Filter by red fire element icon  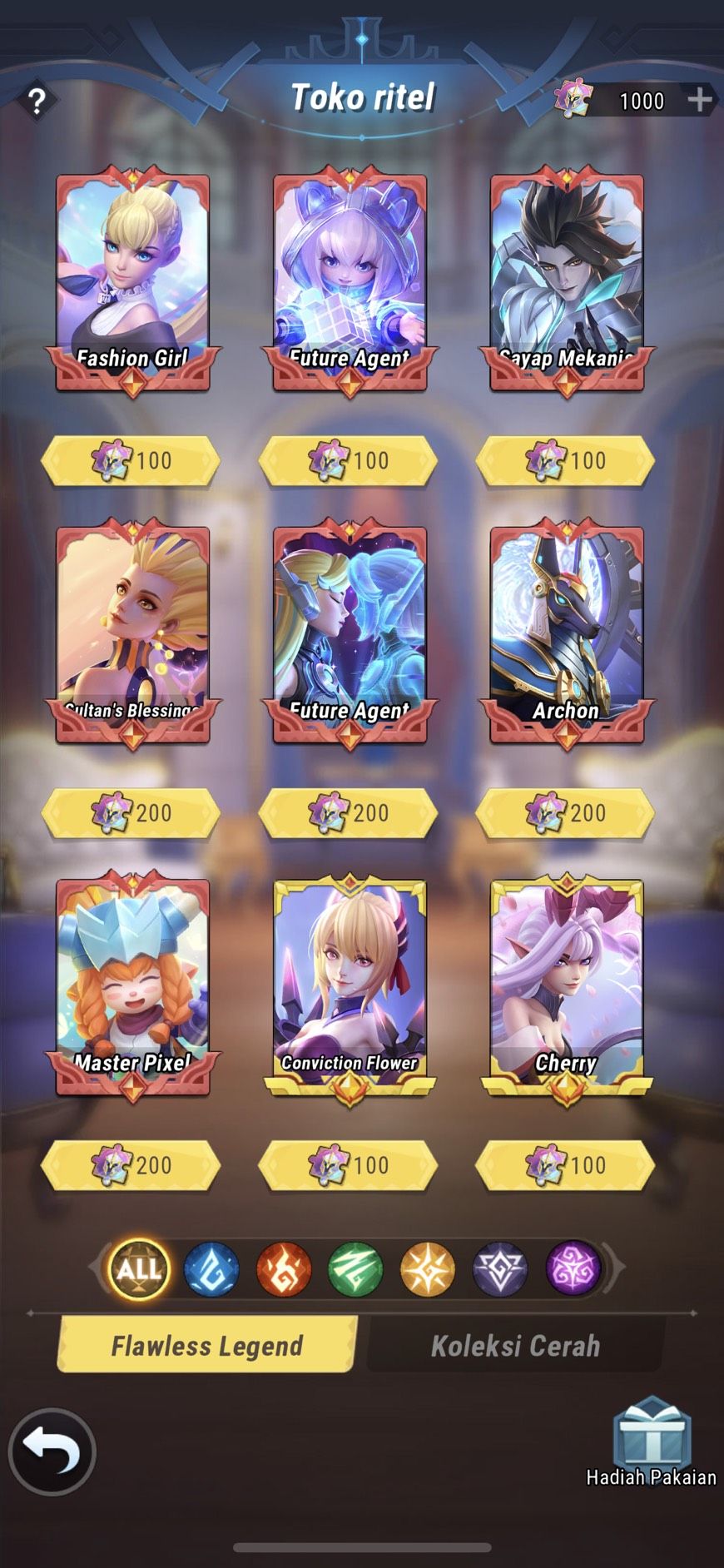(x=284, y=1269)
